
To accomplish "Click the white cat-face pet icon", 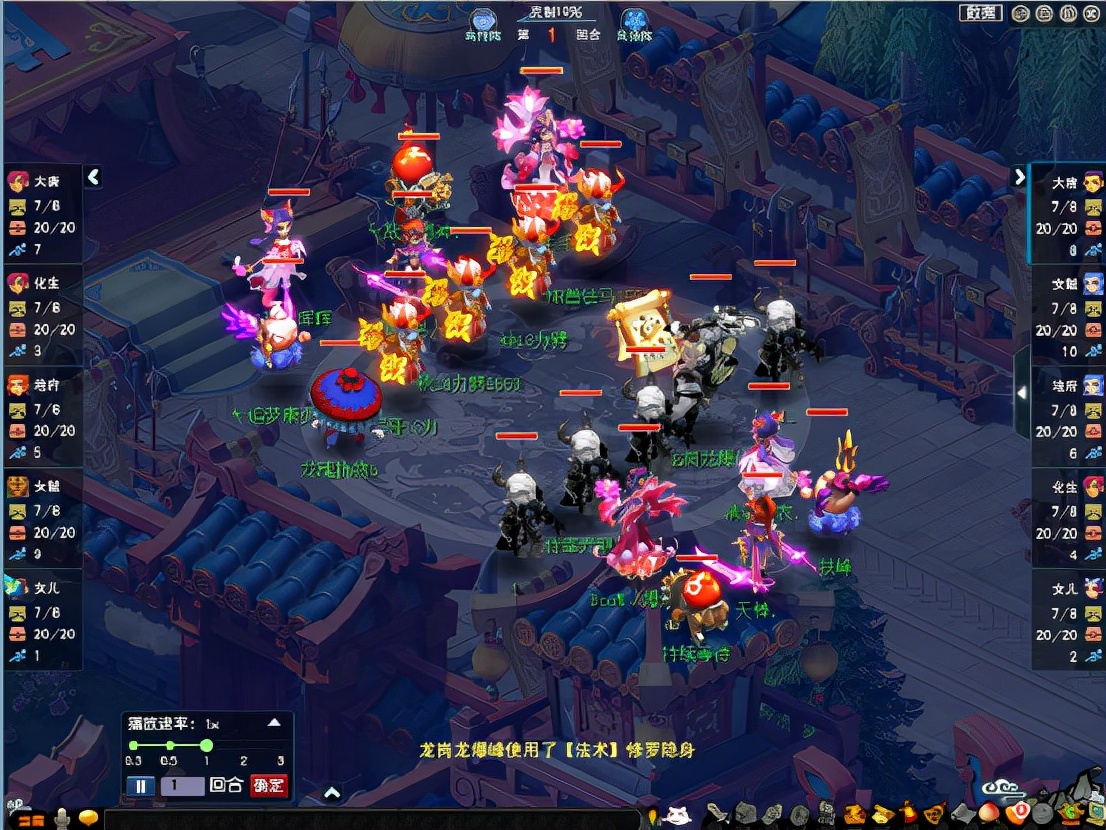I will click(677, 815).
